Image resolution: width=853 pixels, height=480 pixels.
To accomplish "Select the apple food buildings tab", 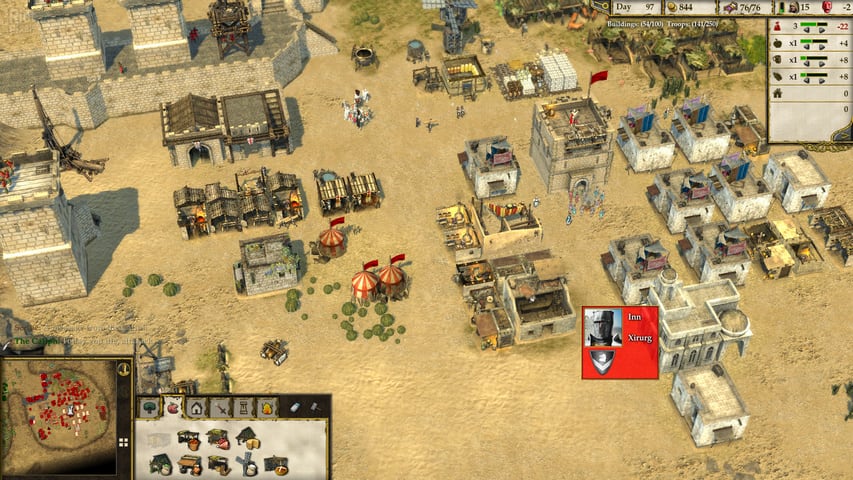I will point(173,407).
